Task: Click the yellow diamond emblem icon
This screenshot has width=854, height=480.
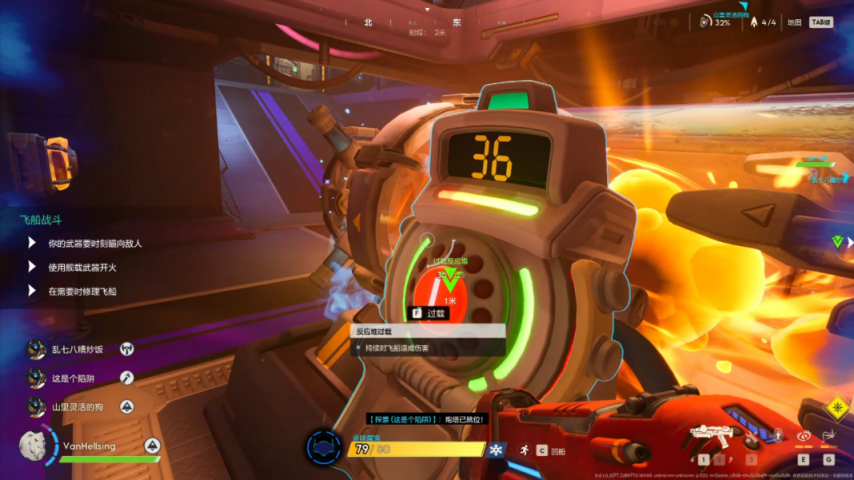Action: pos(836,409)
